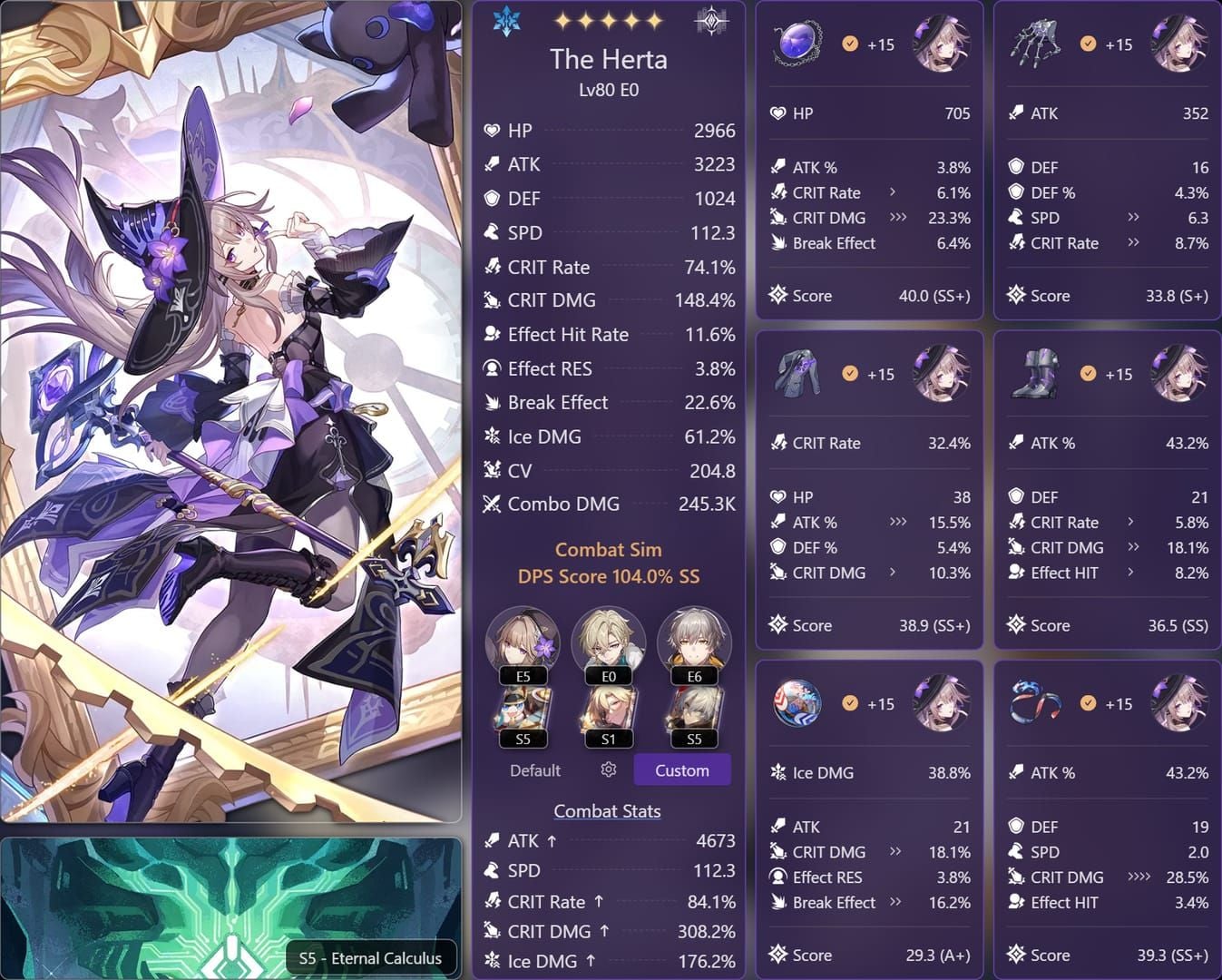Click the Ice element icon beside the stars
Image resolution: width=1222 pixels, height=980 pixels.
506,21
